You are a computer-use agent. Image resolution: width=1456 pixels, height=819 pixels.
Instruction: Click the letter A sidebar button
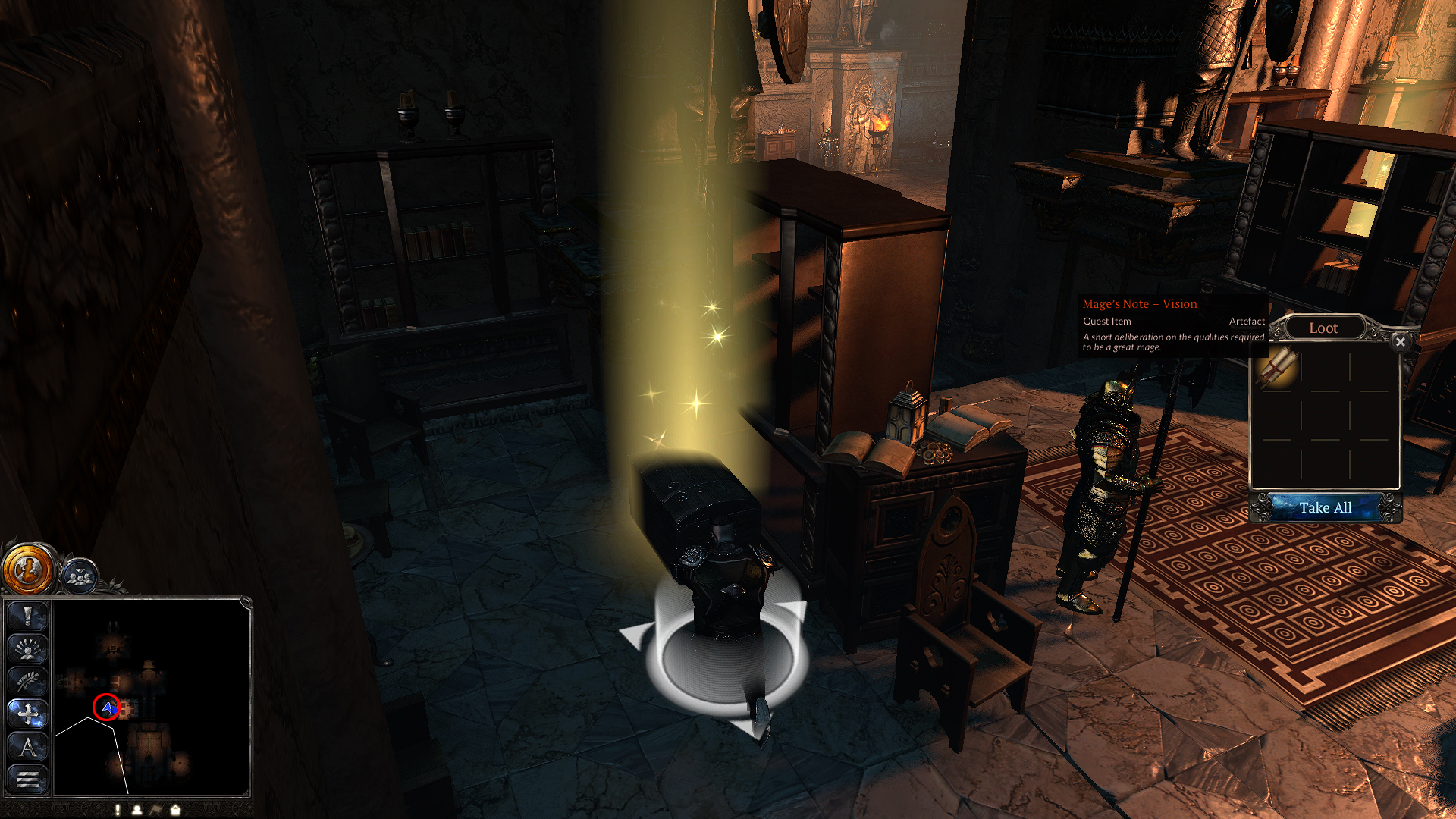(x=28, y=747)
